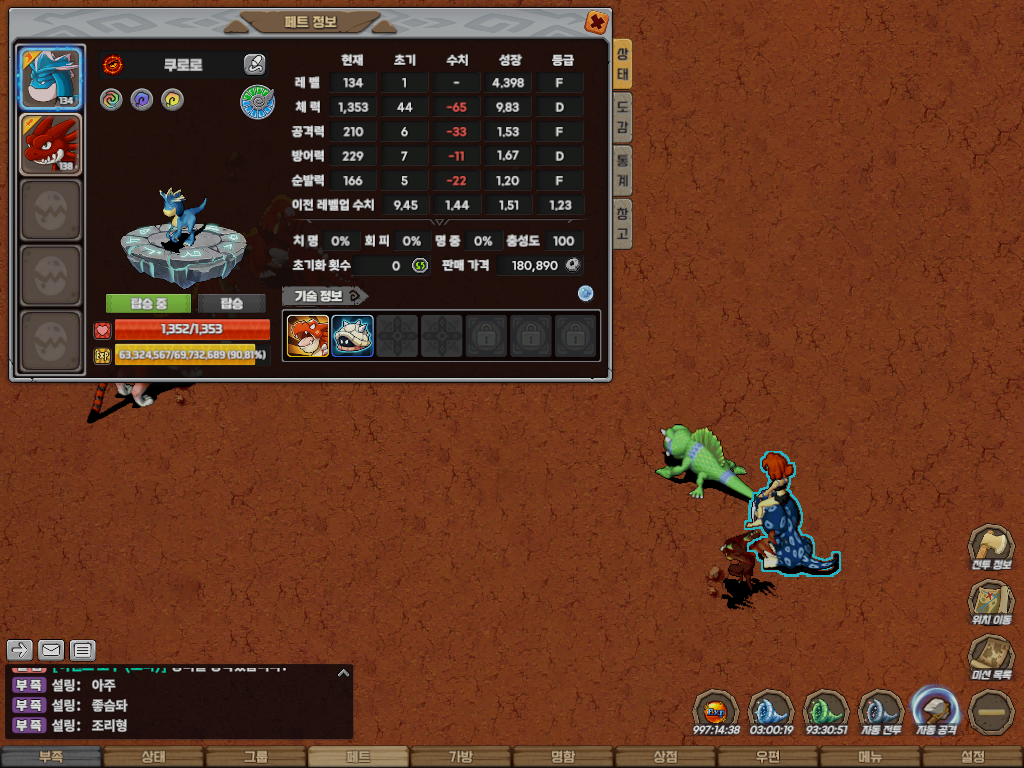The height and width of the screenshot is (768, 1024).
Task: Toggle the 자동 전투 button
Action: pyautogui.click(x=881, y=711)
